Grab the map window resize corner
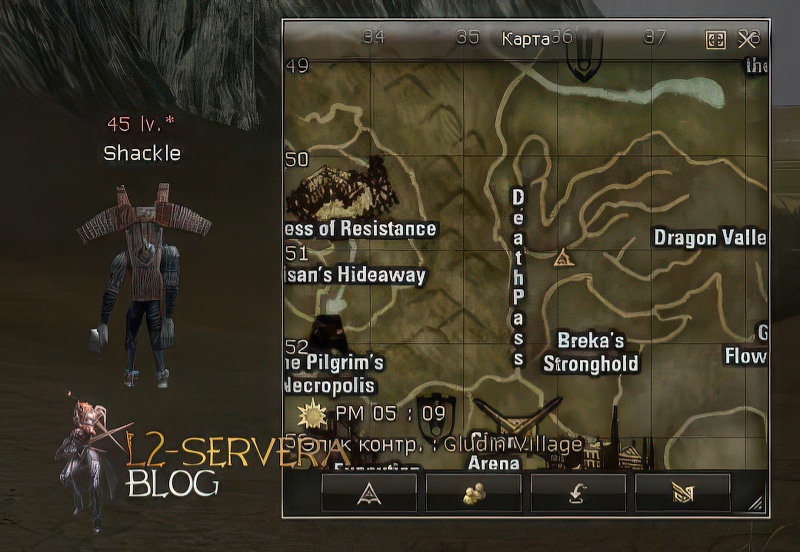800x552 pixels. pos(757,506)
